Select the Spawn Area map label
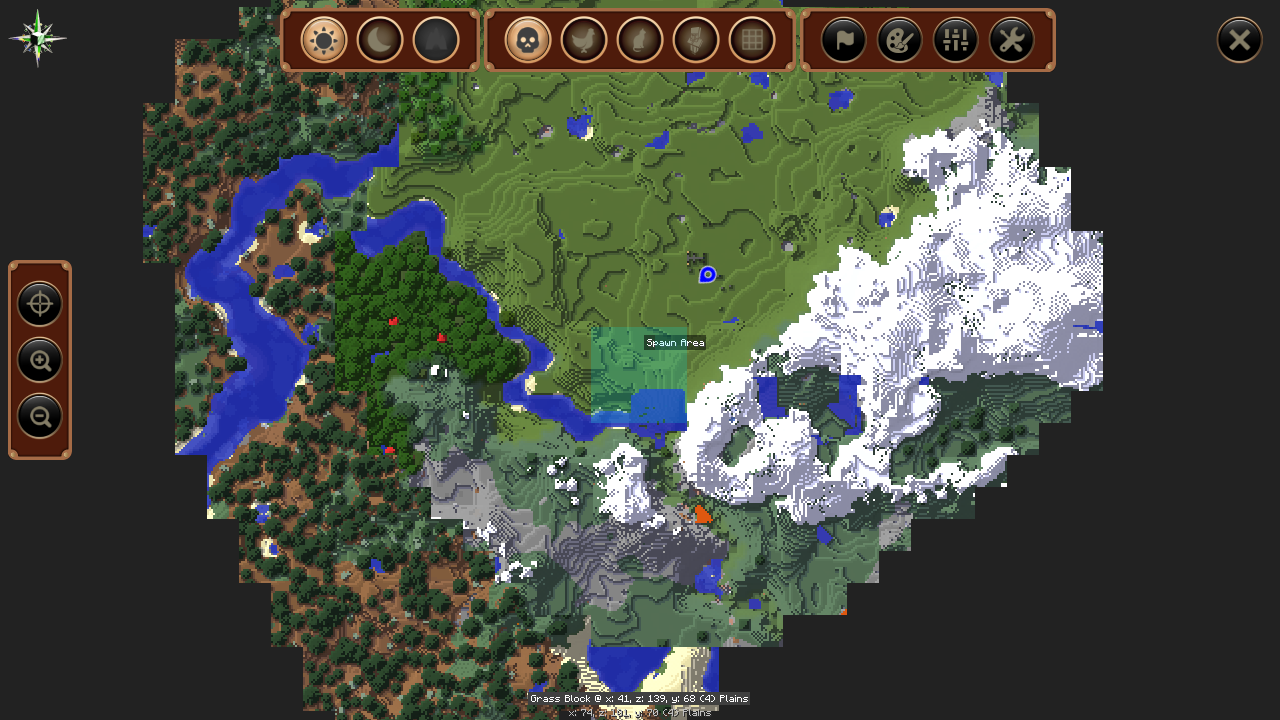The image size is (1280, 720). pyautogui.click(x=675, y=343)
